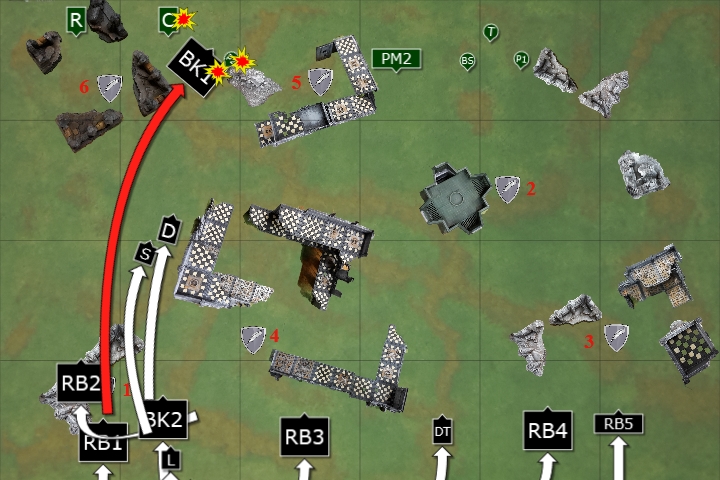Select the green BS unit marker
720x480 pixels.
[467, 61]
